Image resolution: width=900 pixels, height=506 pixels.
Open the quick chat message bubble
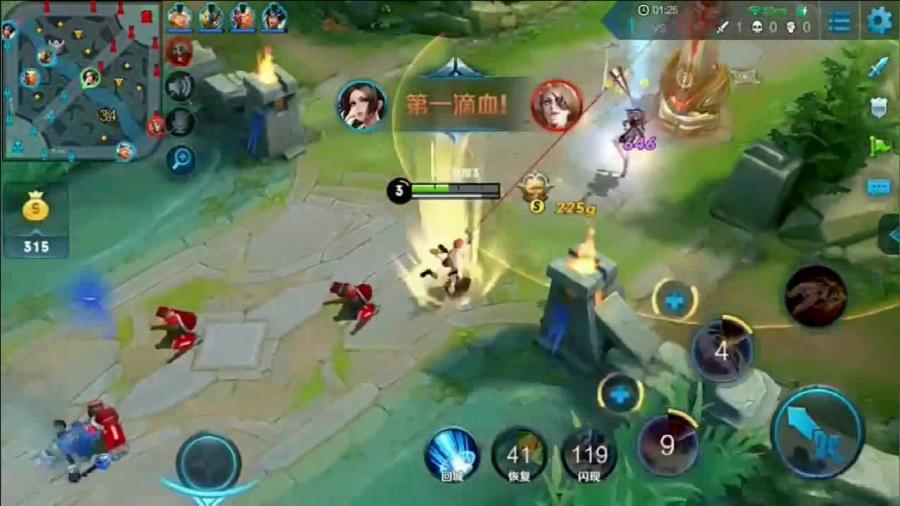click(x=879, y=186)
